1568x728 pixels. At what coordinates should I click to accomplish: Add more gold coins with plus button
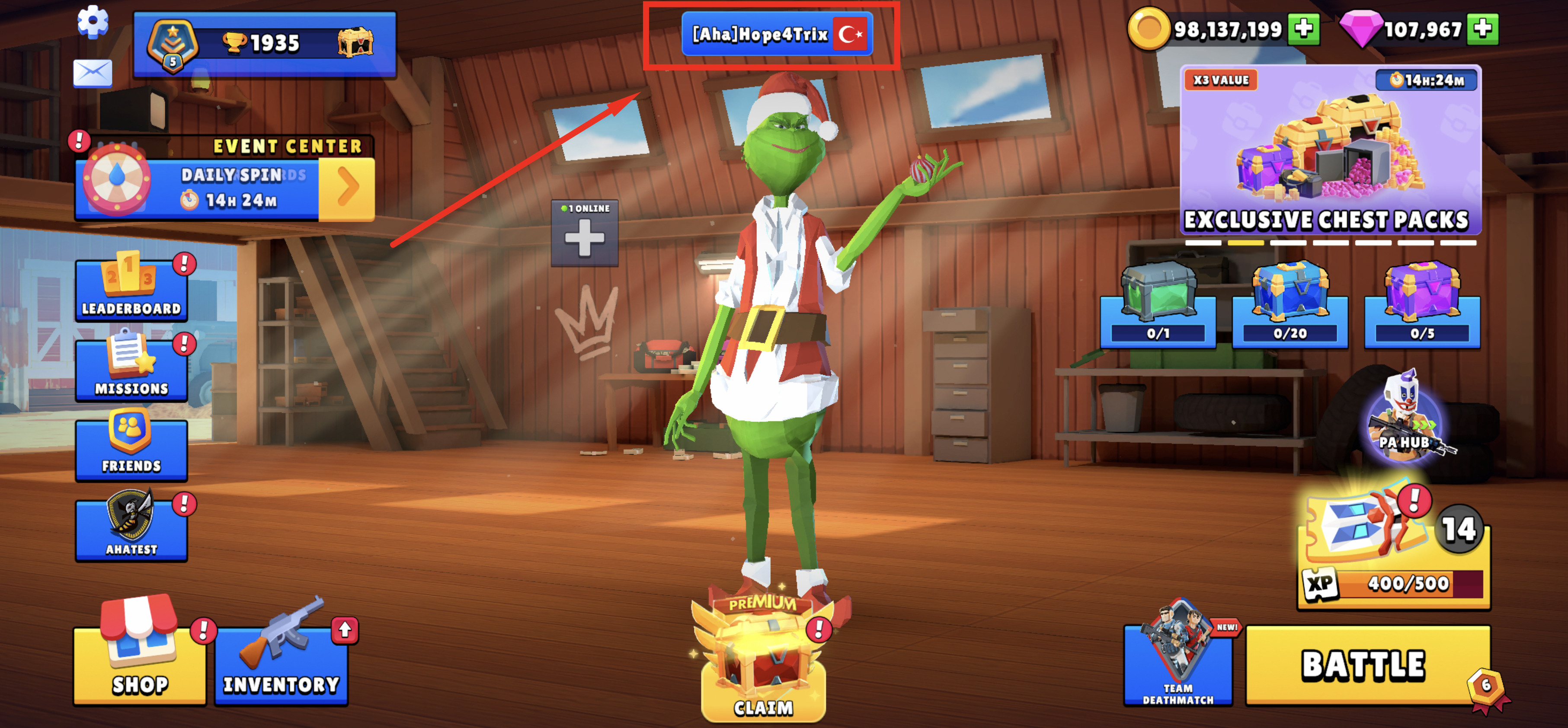click(1303, 29)
